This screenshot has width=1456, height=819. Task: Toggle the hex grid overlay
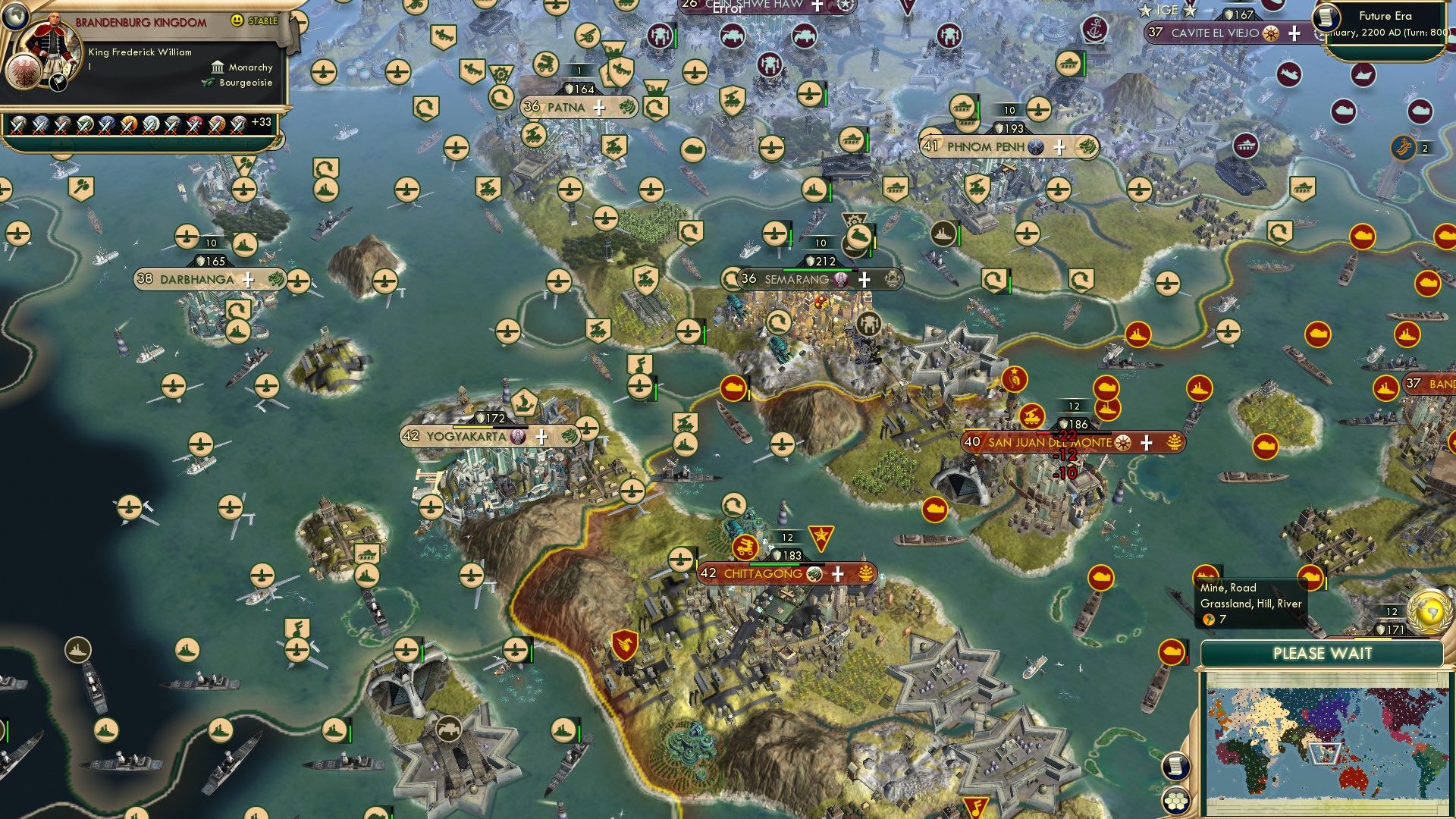click(1176, 801)
